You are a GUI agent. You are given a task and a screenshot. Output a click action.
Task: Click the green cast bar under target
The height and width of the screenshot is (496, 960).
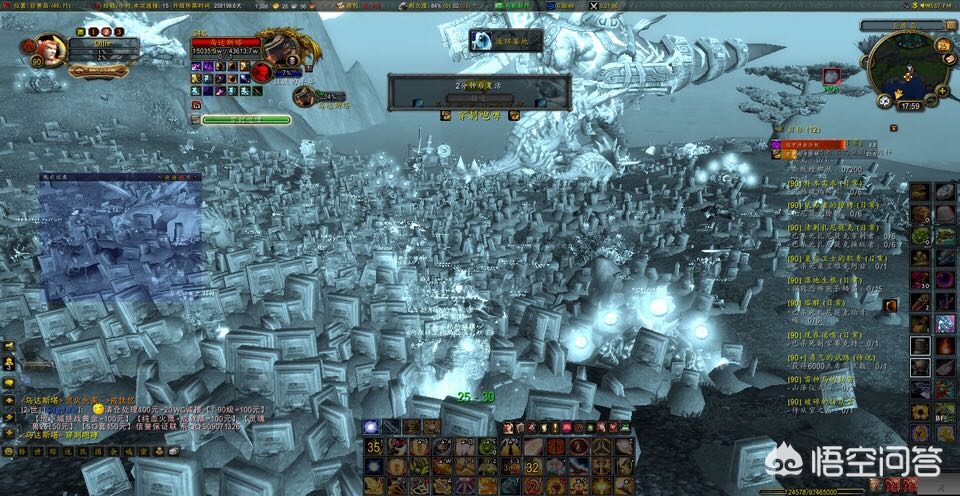click(246, 120)
